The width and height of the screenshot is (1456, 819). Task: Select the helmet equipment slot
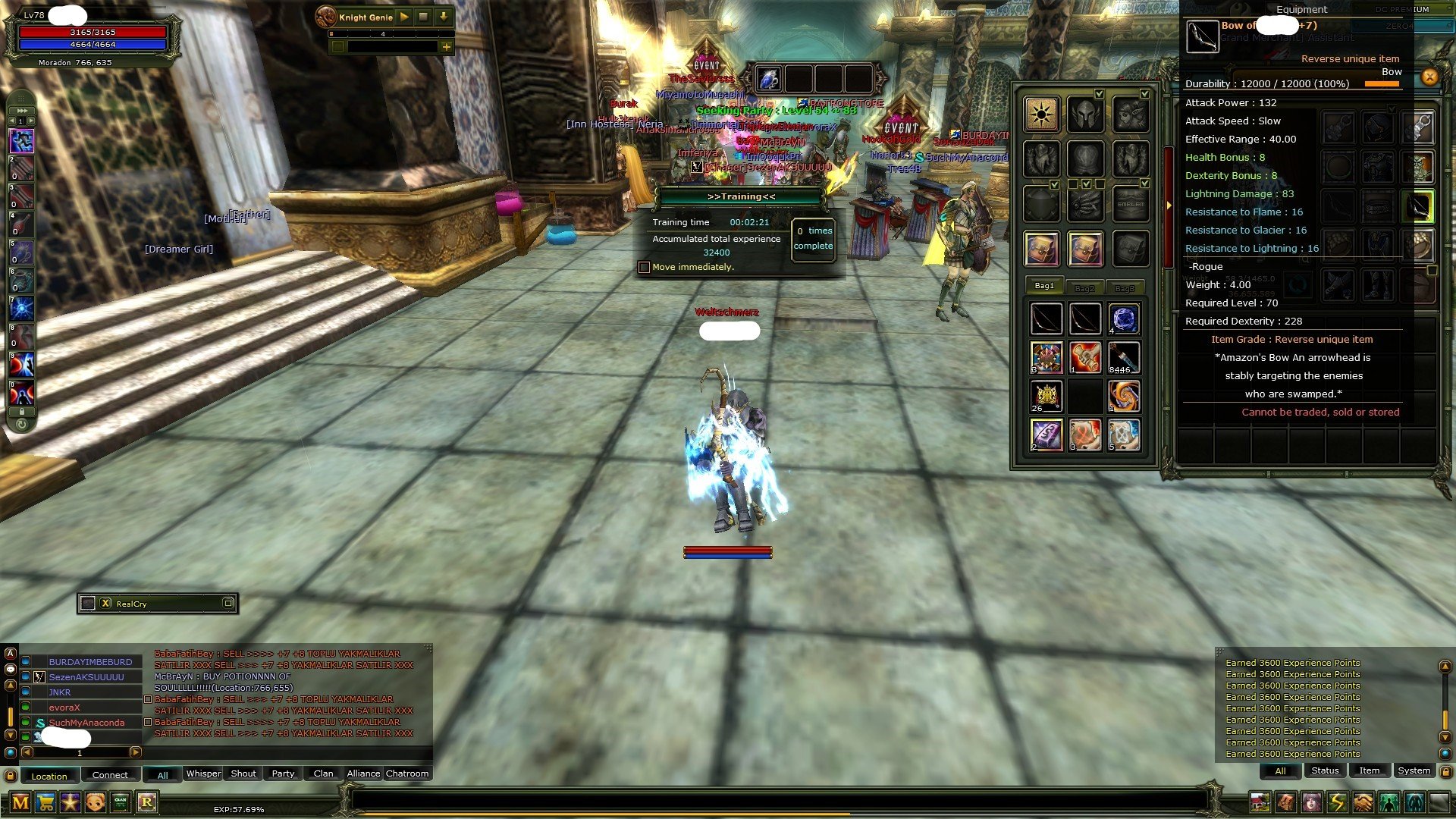[x=1085, y=115]
